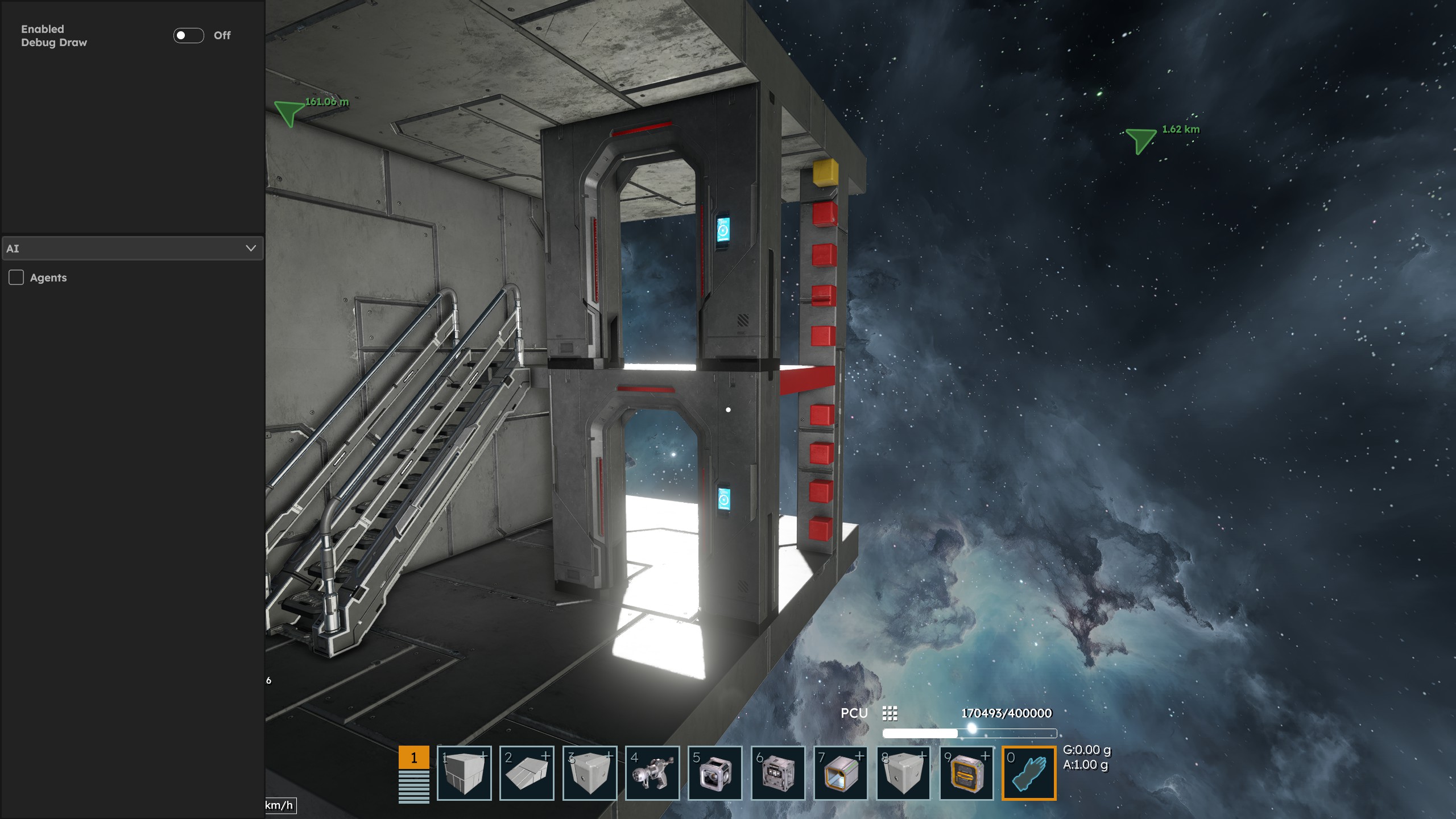Toggle the Enabled Debug Draw switch
This screenshot has height=819, width=1456.
pyautogui.click(x=189, y=35)
